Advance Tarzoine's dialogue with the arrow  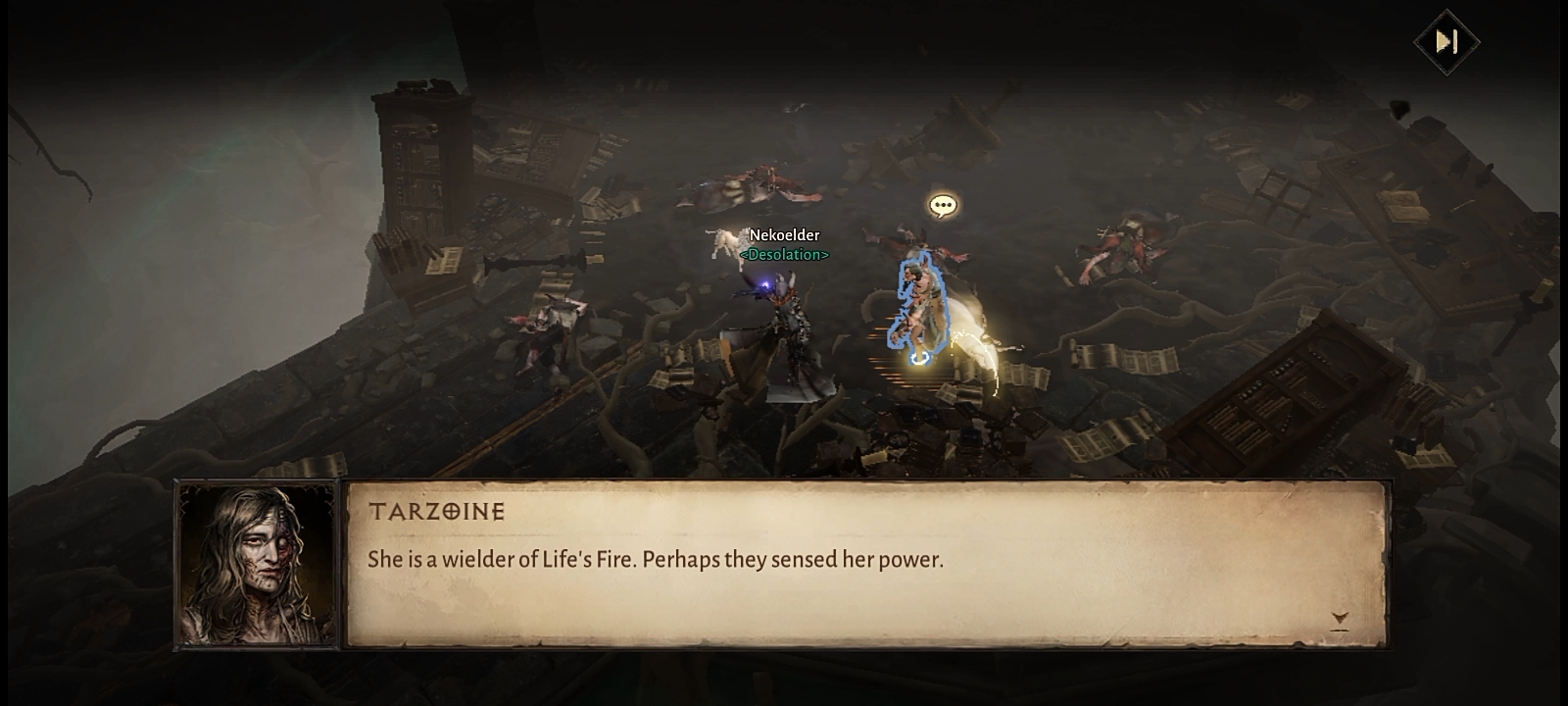pos(1340,619)
